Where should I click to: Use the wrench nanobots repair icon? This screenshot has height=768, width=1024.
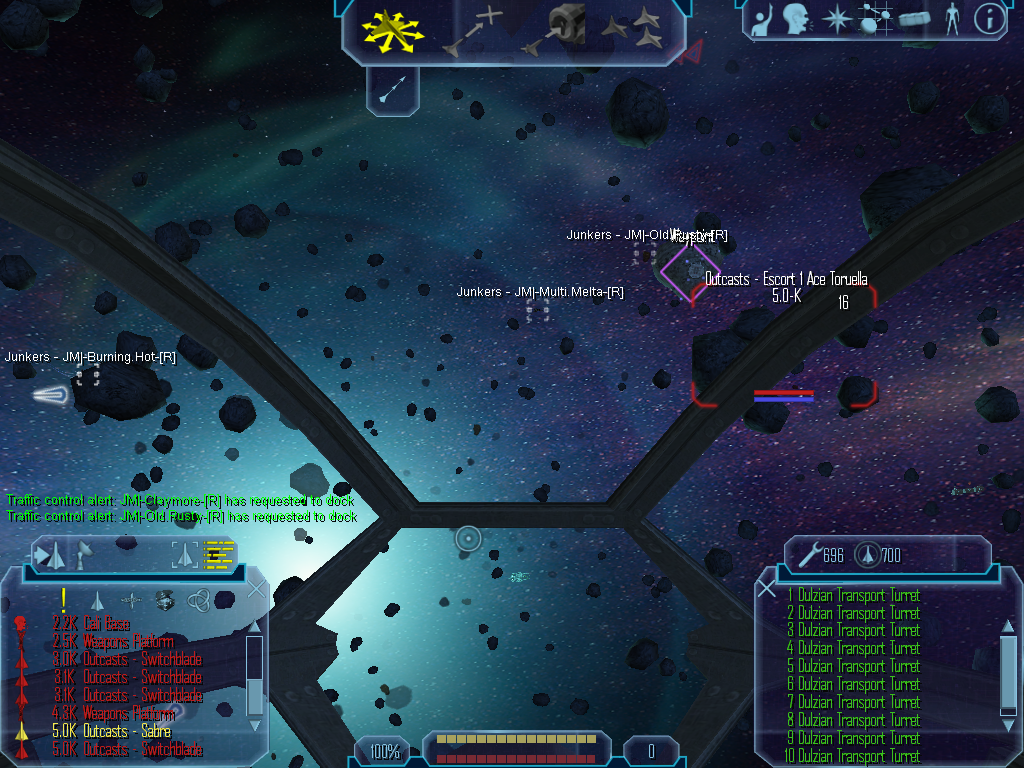[808, 554]
